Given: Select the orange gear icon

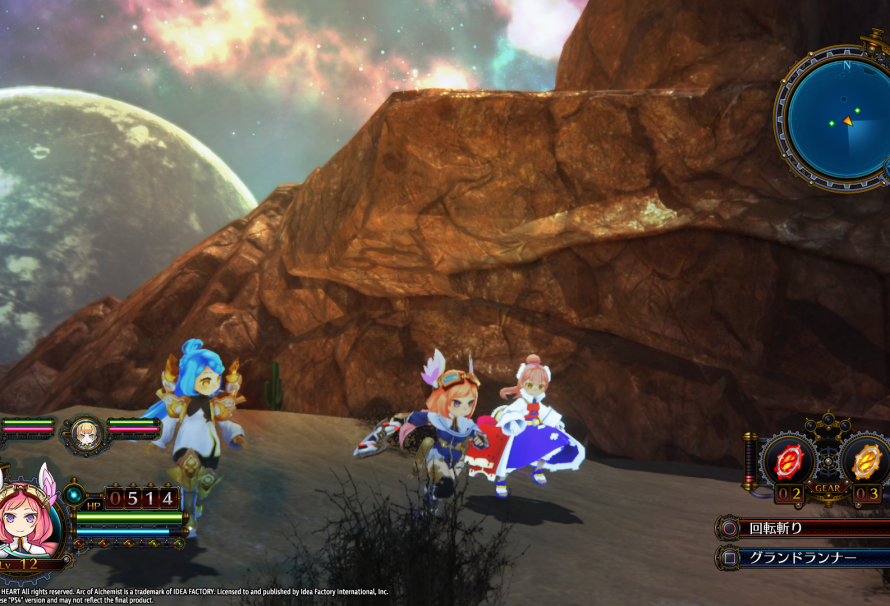Looking at the screenshot, I should click(x=866, y=460).
